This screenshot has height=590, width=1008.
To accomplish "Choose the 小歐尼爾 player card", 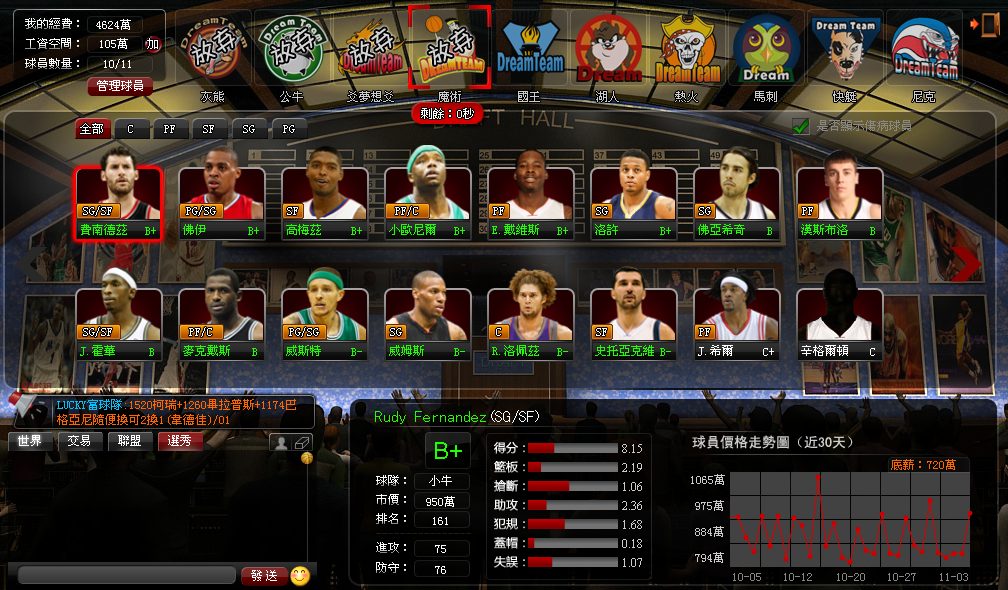I will coord(427,203).
